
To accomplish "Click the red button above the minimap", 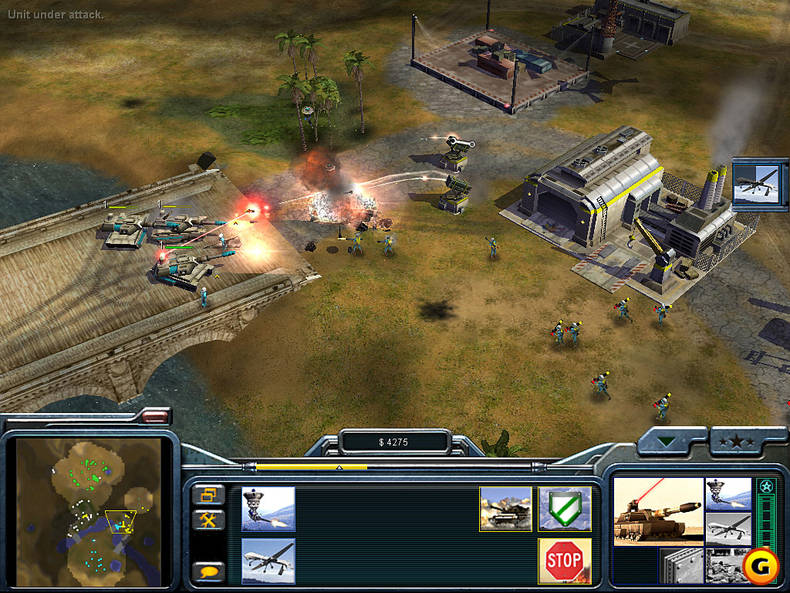I will [156, 412].
